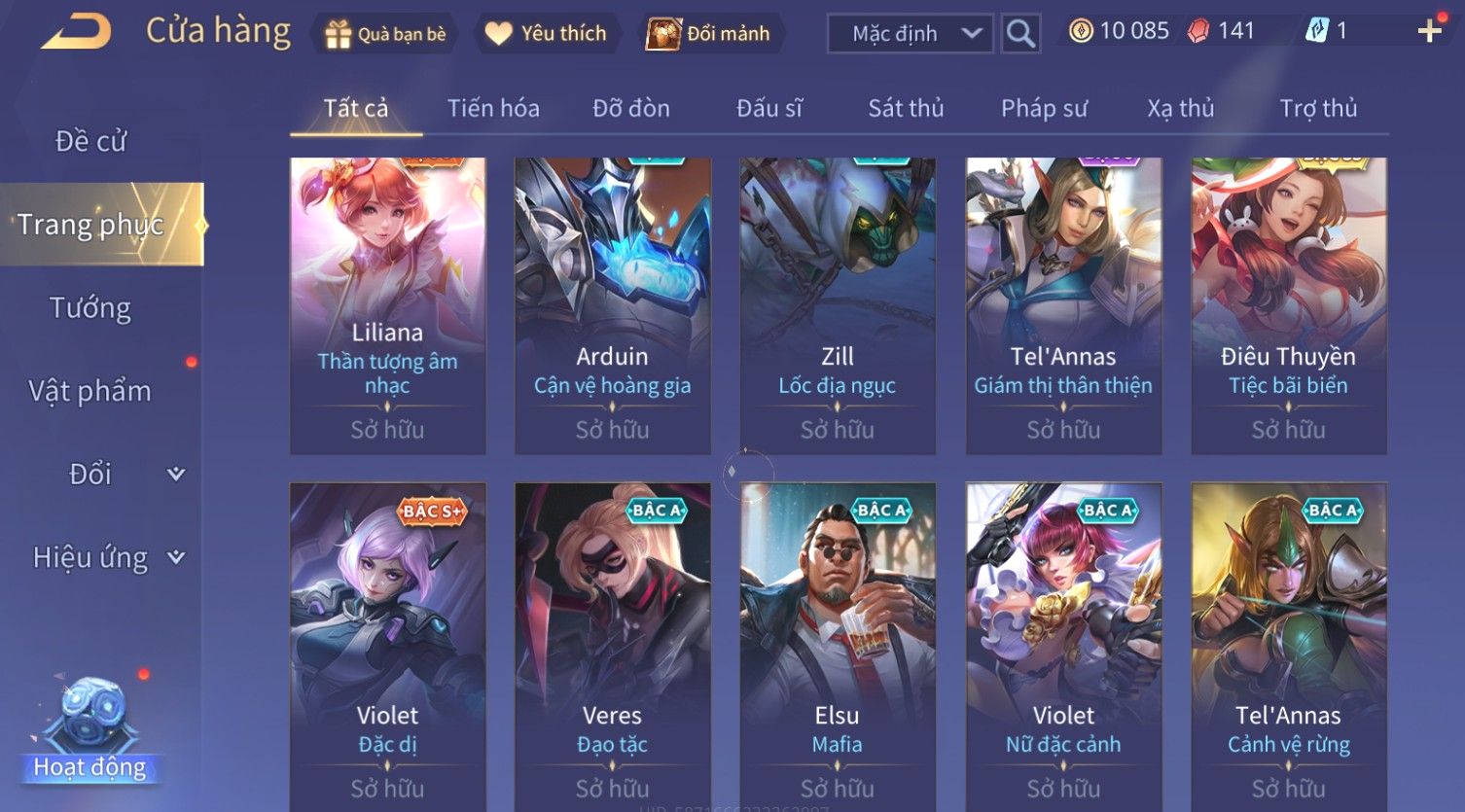Add currency with the plus button
1465x812 pixels.
(1429, 32)
